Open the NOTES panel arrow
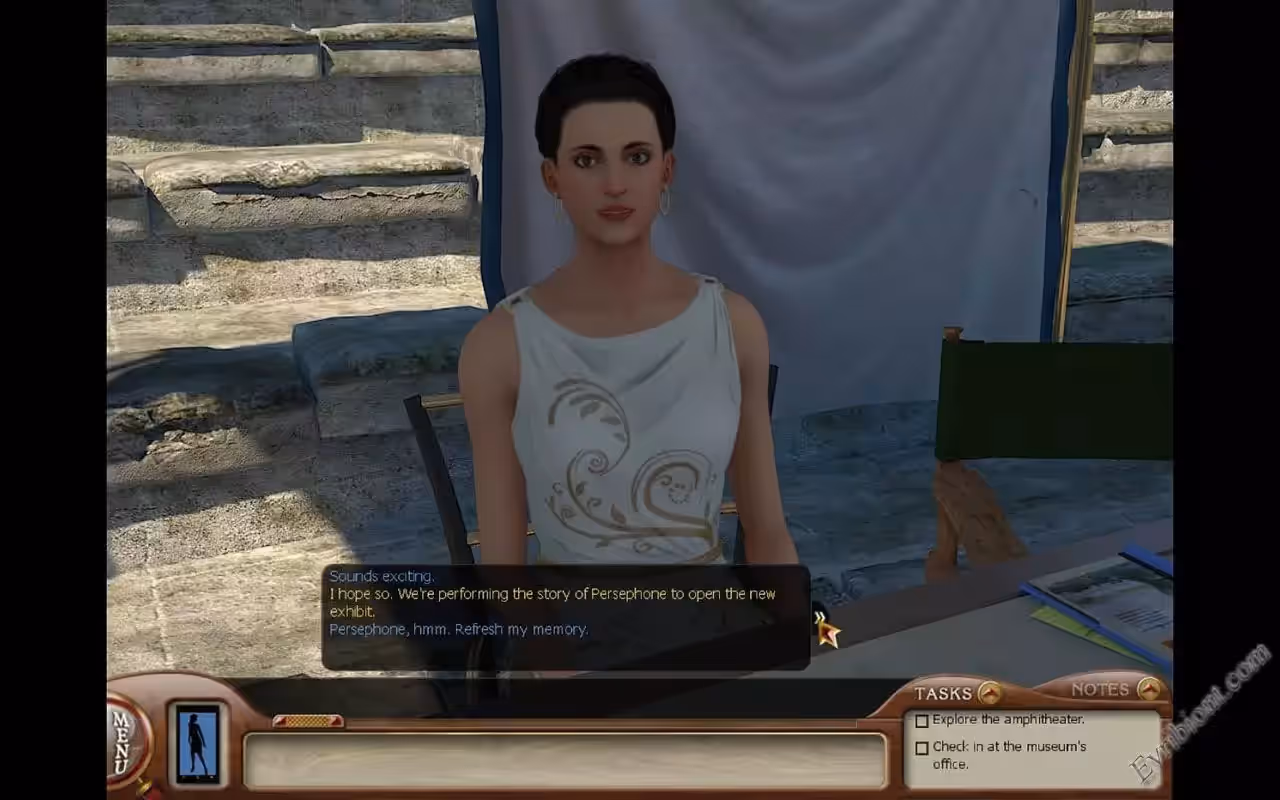This screenshot has width=1280, height=800. point(1149,689)
